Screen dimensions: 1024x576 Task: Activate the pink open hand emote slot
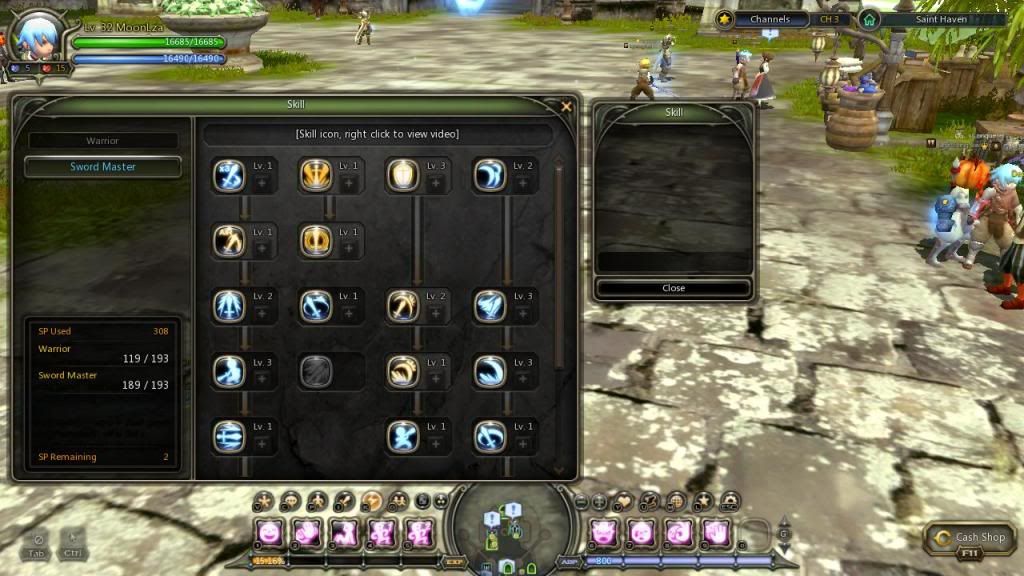click(713, 532)
